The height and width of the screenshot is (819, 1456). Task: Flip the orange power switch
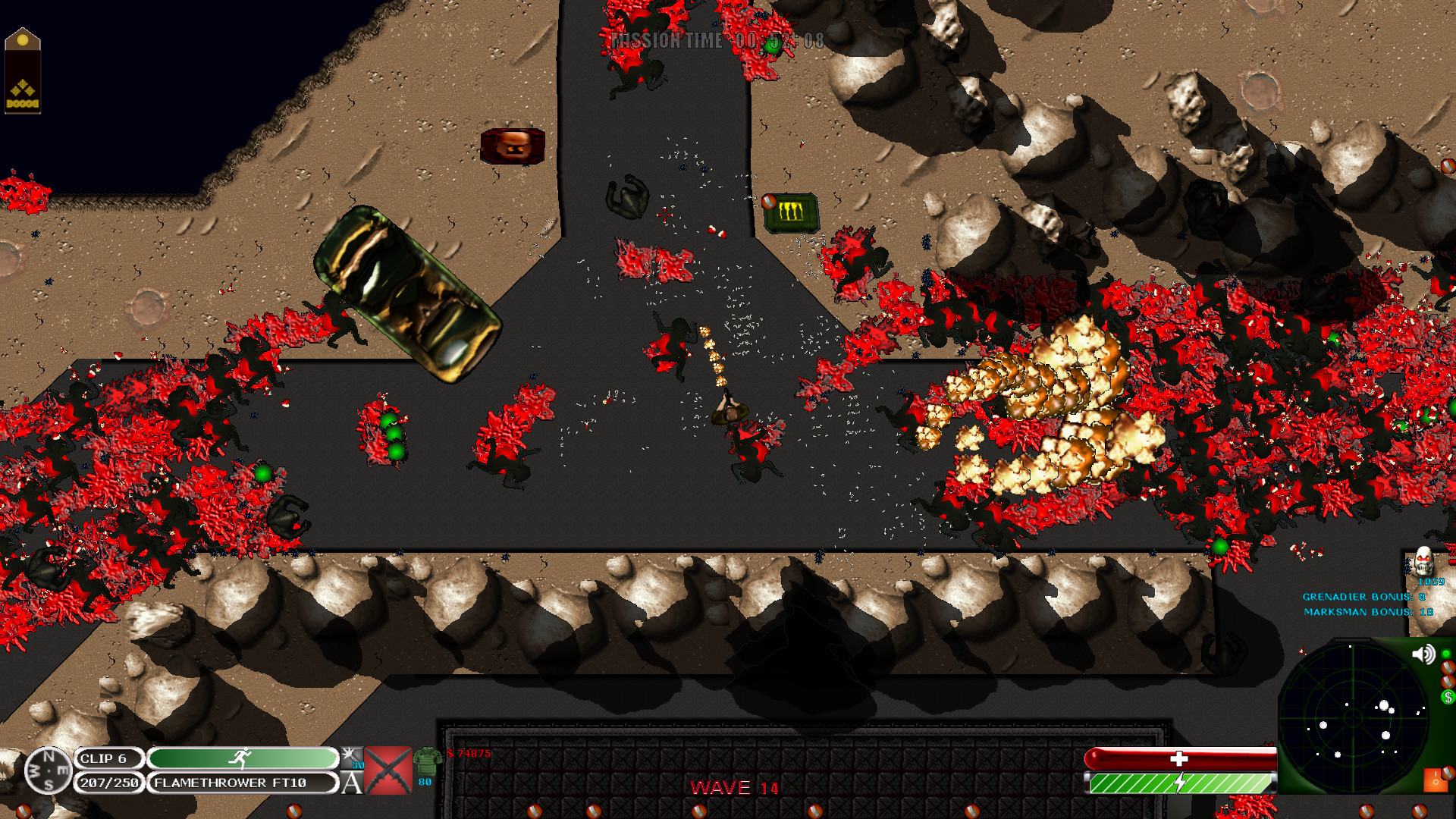click(x=1436, y=781)
